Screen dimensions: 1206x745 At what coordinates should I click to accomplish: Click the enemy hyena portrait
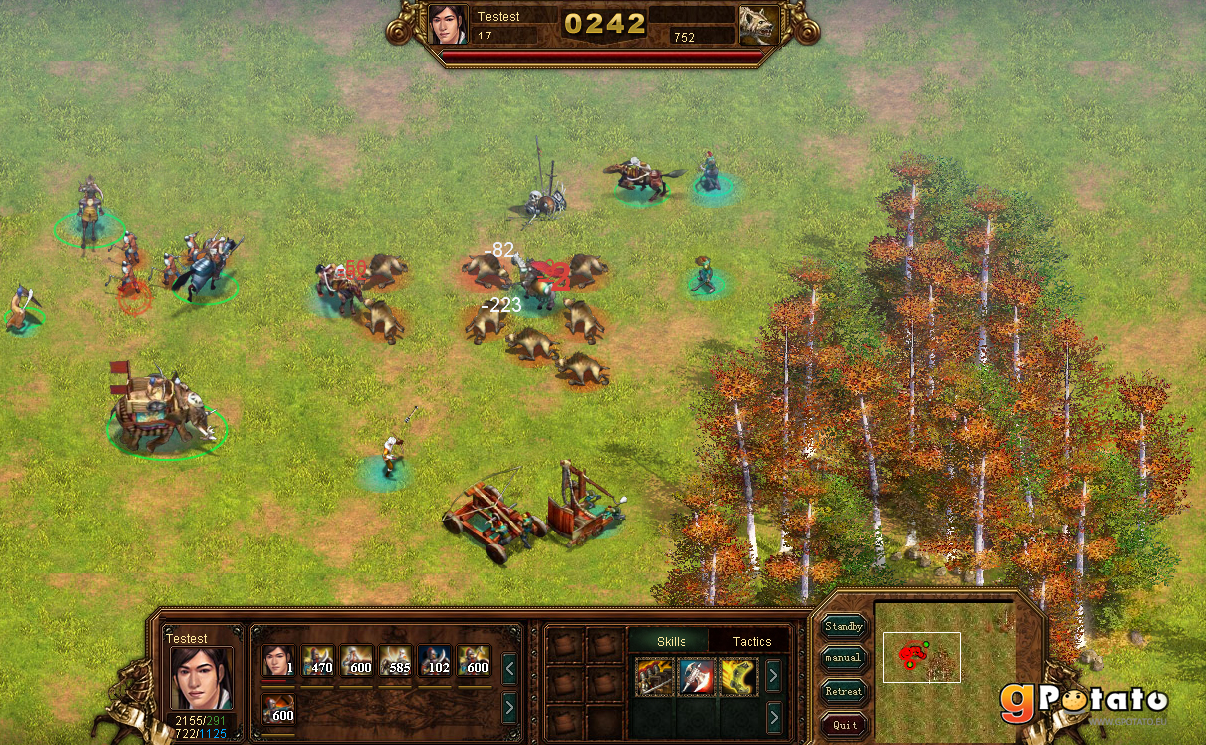pos(759,26)
